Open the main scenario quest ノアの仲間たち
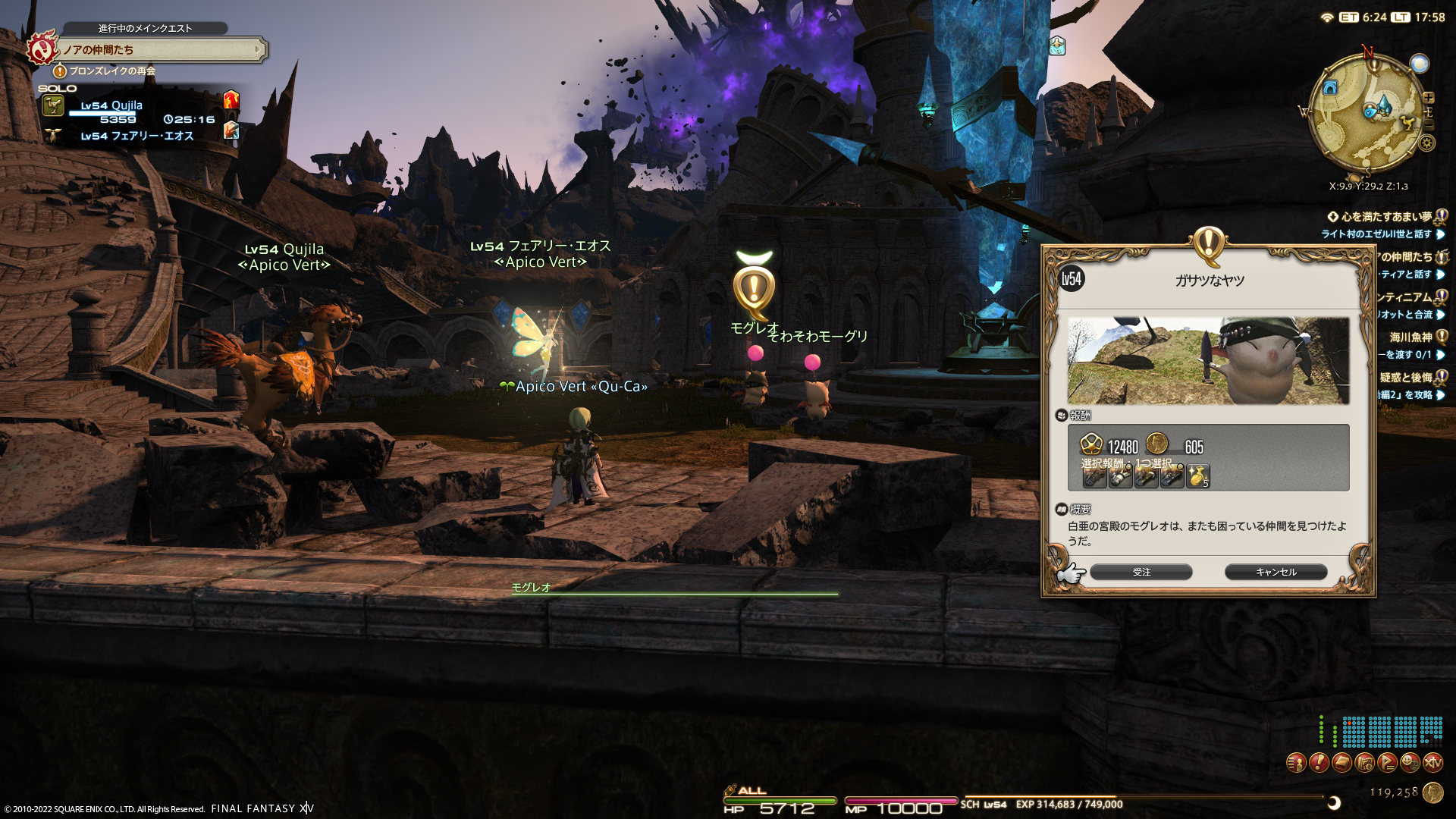 (159, 50)
